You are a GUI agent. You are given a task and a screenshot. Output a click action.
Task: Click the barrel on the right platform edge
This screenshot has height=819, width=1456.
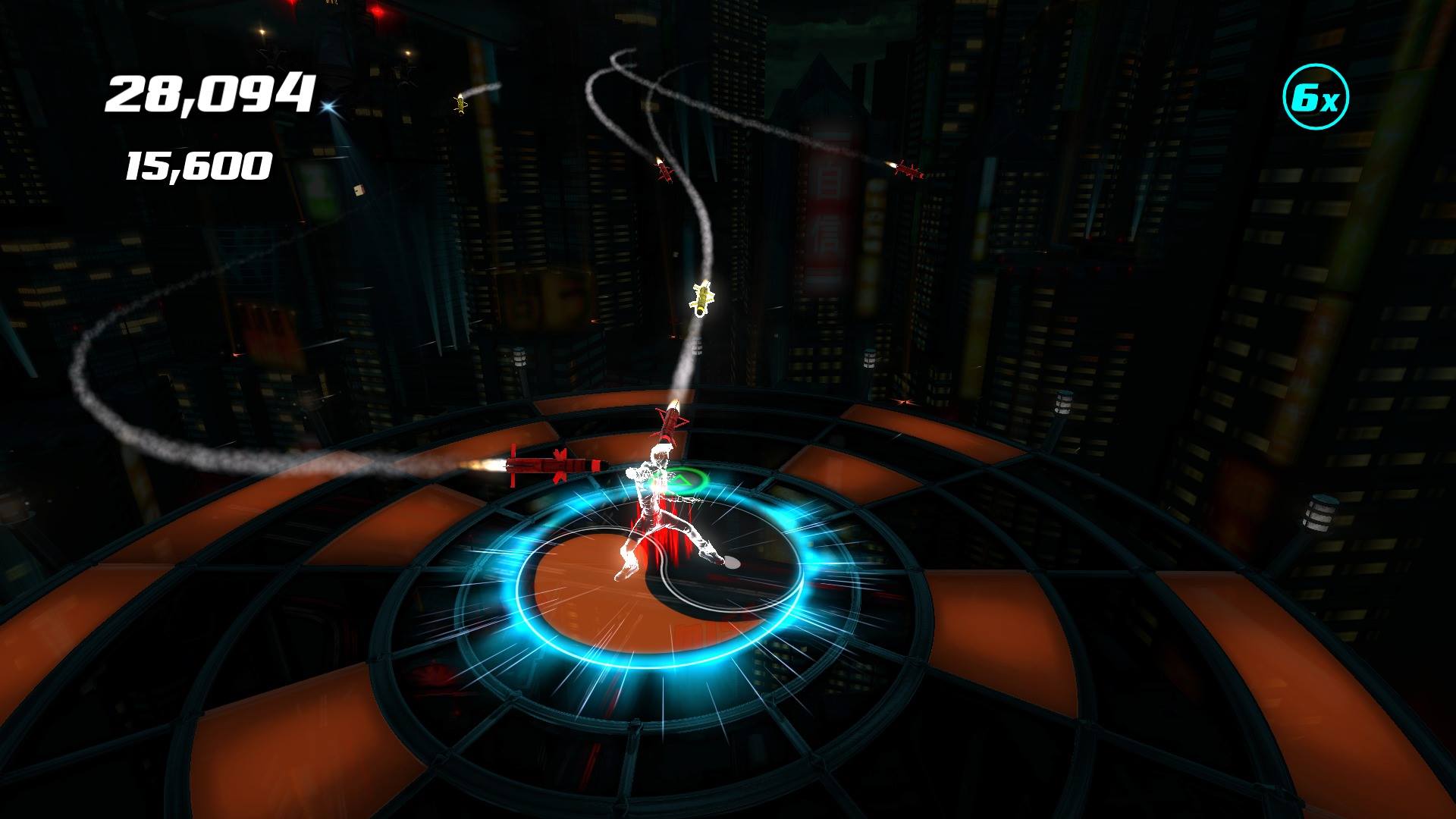pos(1319,512)
